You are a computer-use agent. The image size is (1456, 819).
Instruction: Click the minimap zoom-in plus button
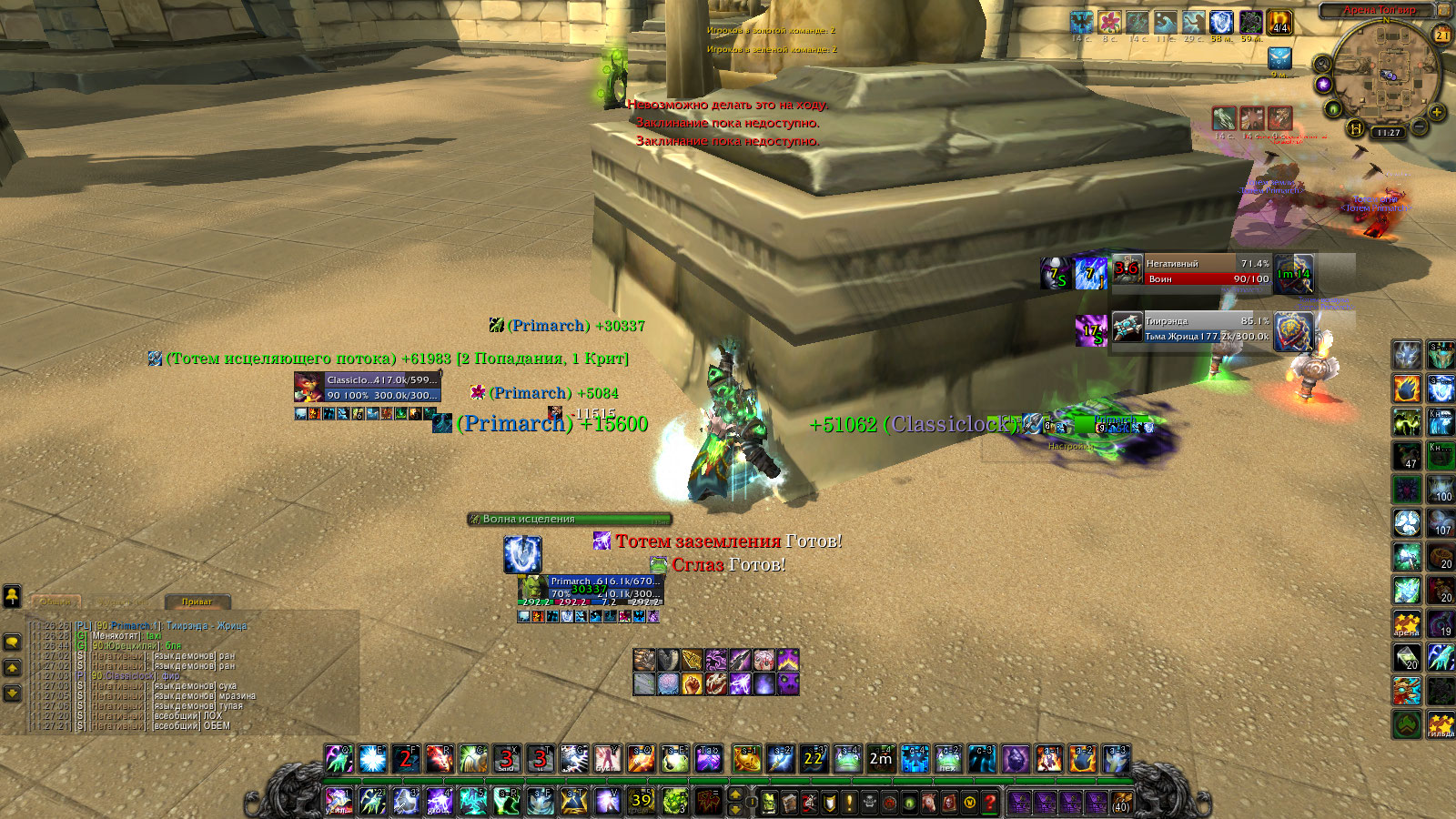(x=1437, y=113)
